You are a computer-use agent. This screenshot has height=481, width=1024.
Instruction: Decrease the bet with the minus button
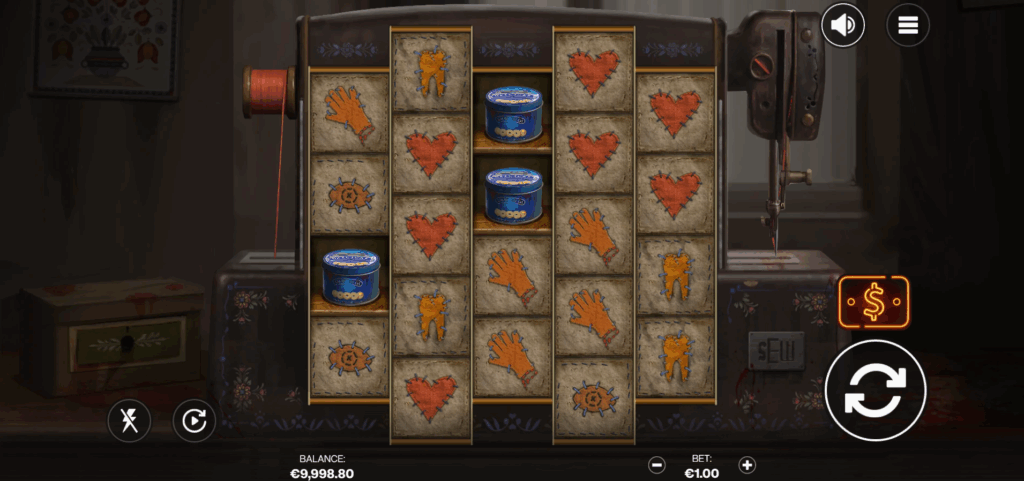click(657, 464)
